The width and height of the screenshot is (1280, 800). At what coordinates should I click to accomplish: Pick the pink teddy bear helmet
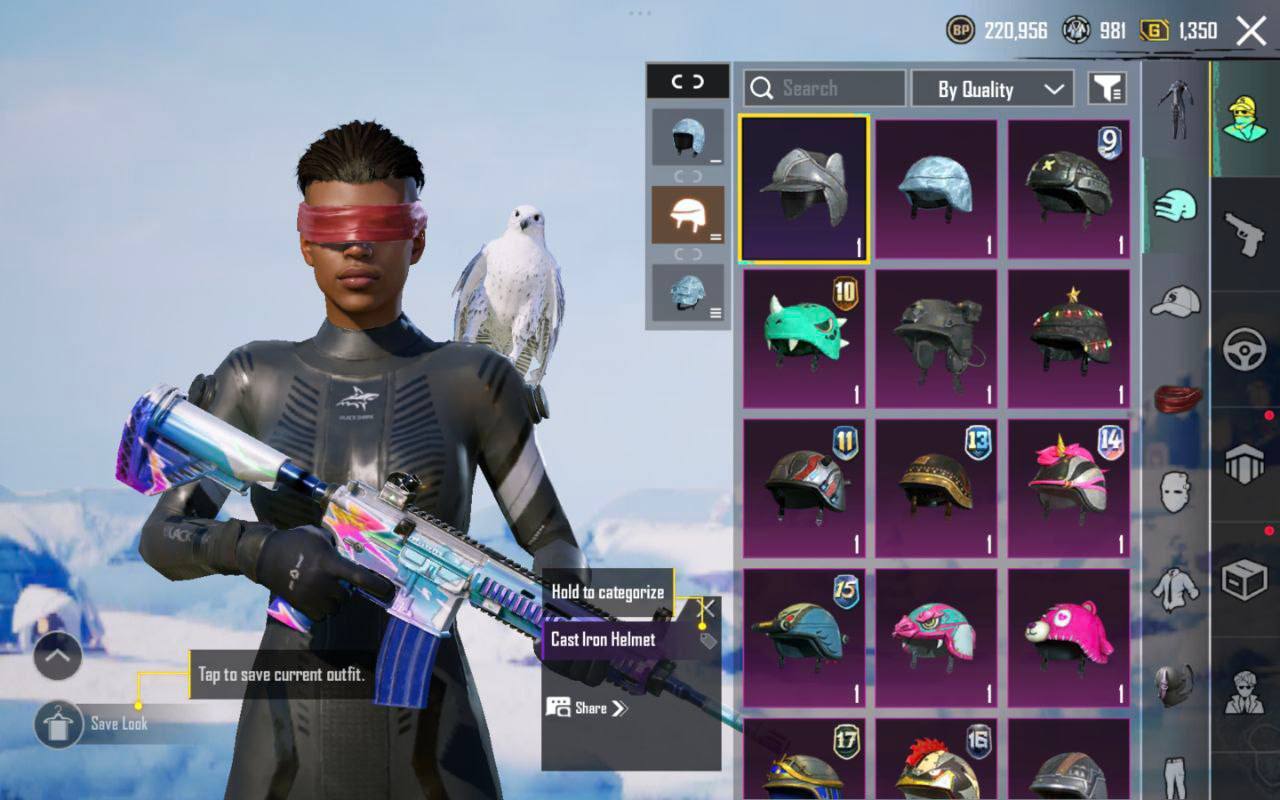tap(1069, 638)
